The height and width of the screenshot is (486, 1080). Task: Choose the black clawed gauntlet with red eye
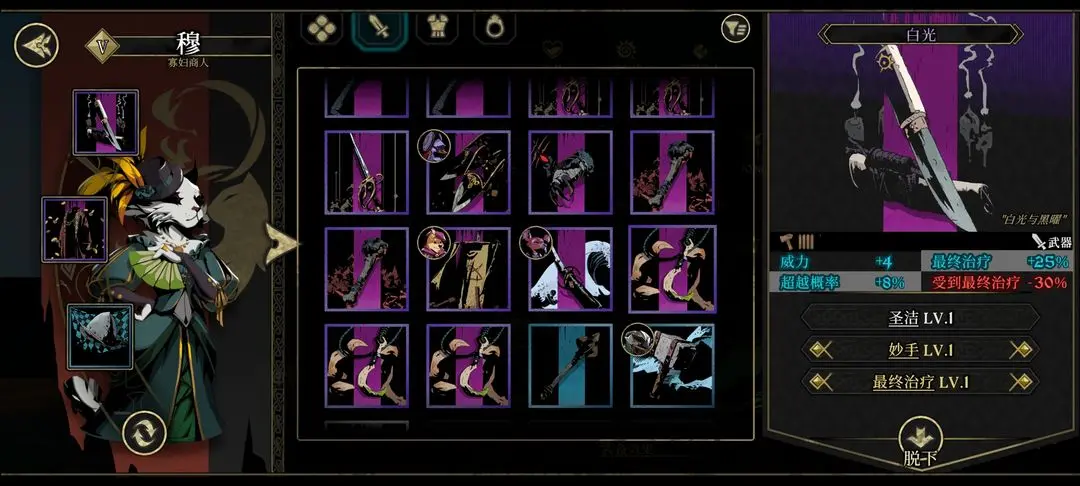tap(570, 173)
